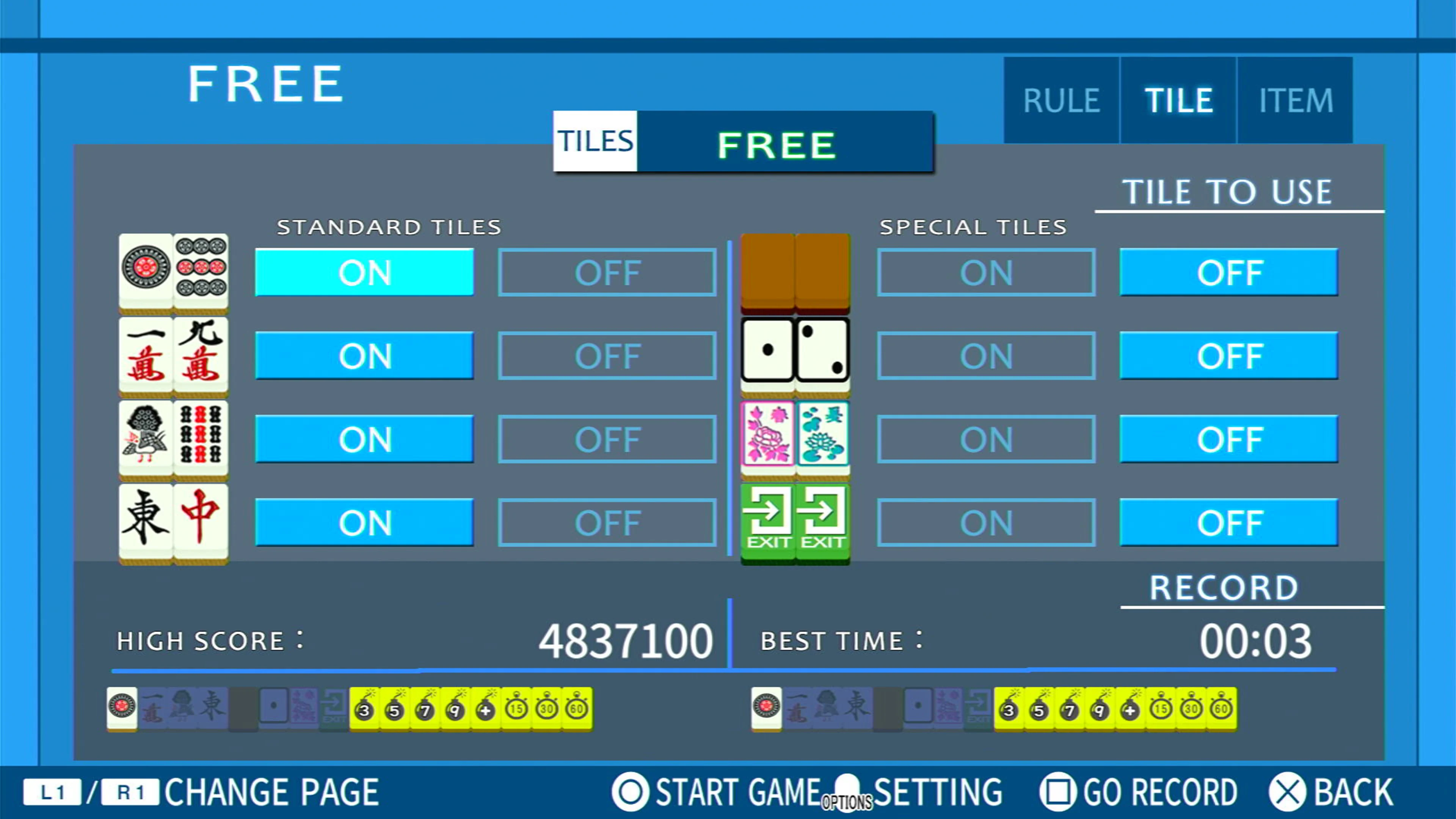The width and height of the screenshot is (1456, 819).
Task: Open the ITEM tab
Action: coord(1296,100)
